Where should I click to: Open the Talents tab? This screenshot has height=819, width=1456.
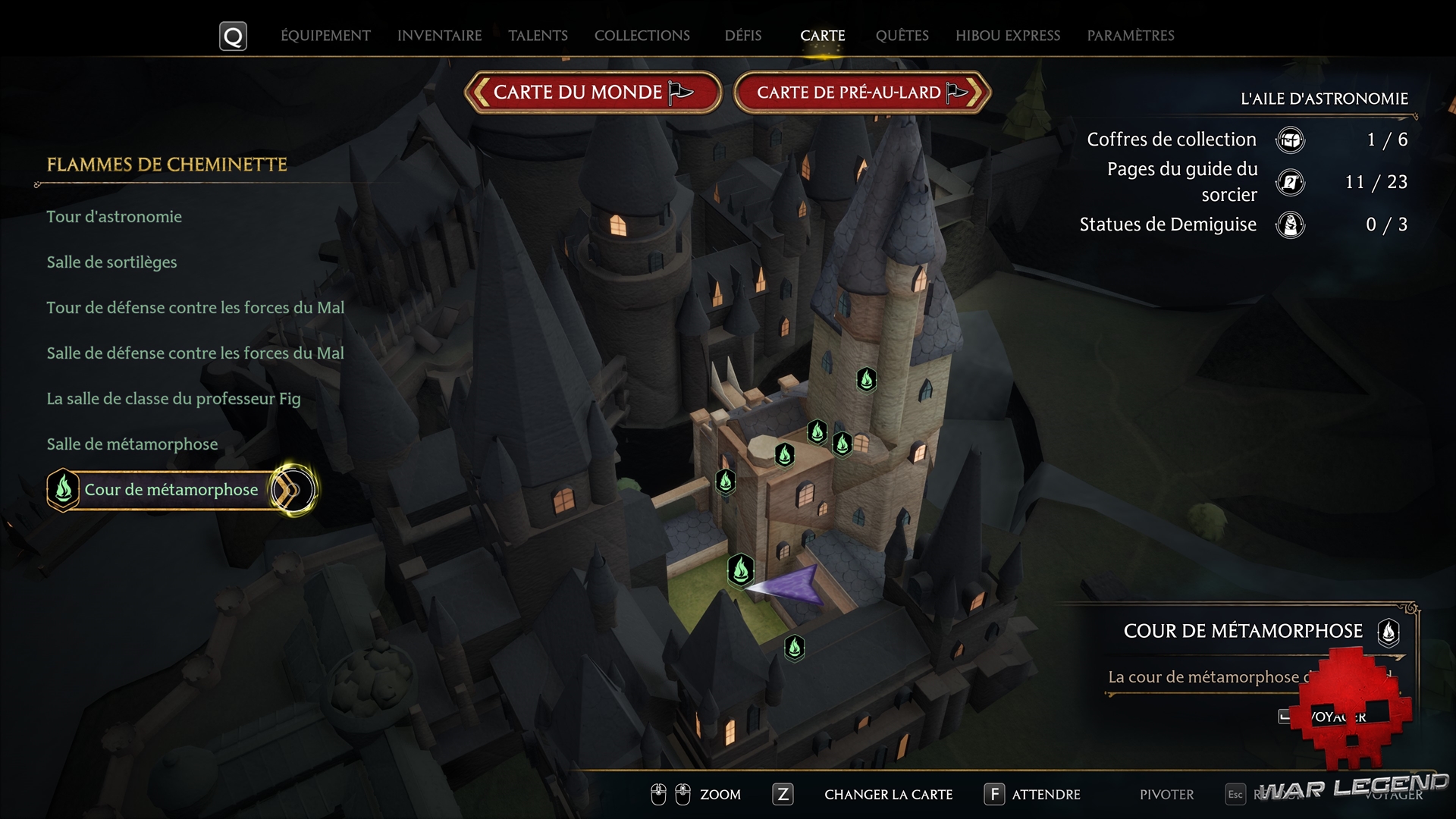coord(538,36)
